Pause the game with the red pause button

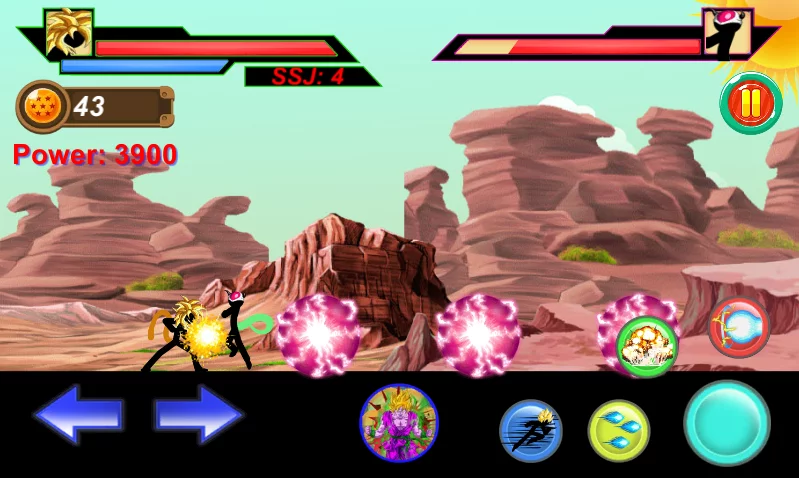(x=750, y=102)
